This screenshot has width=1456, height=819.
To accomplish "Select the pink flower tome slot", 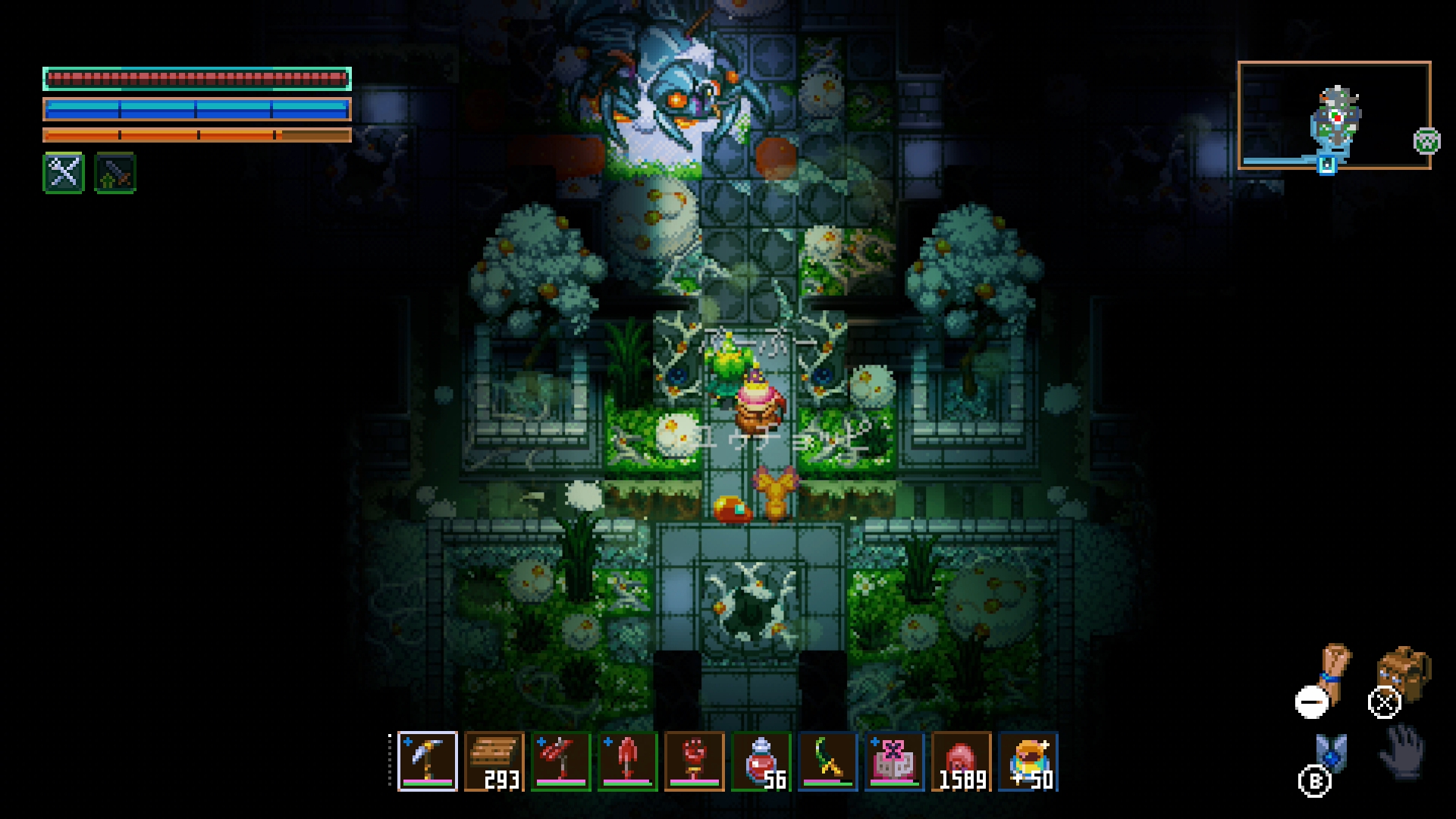I will click(895, 761).
